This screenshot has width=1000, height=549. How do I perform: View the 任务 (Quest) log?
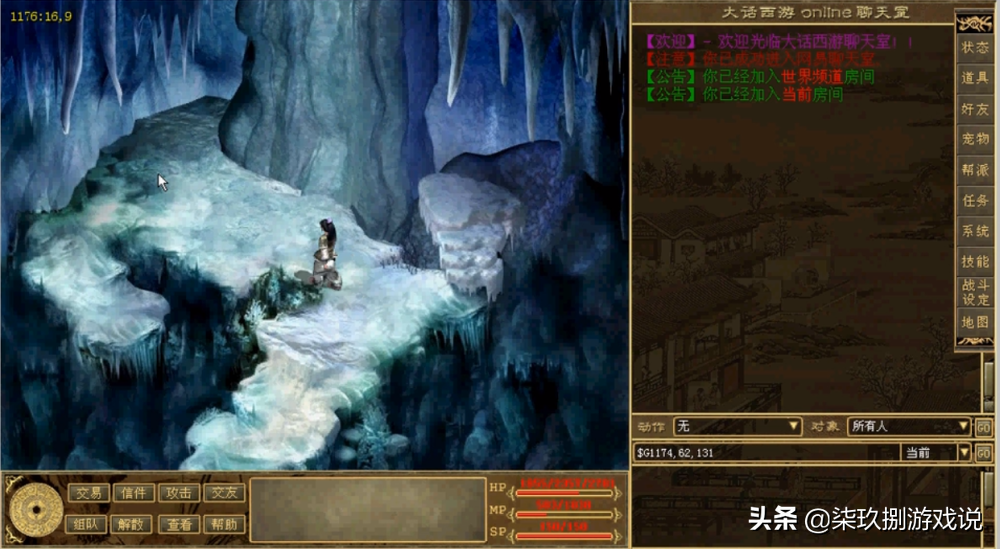point(975,200)
